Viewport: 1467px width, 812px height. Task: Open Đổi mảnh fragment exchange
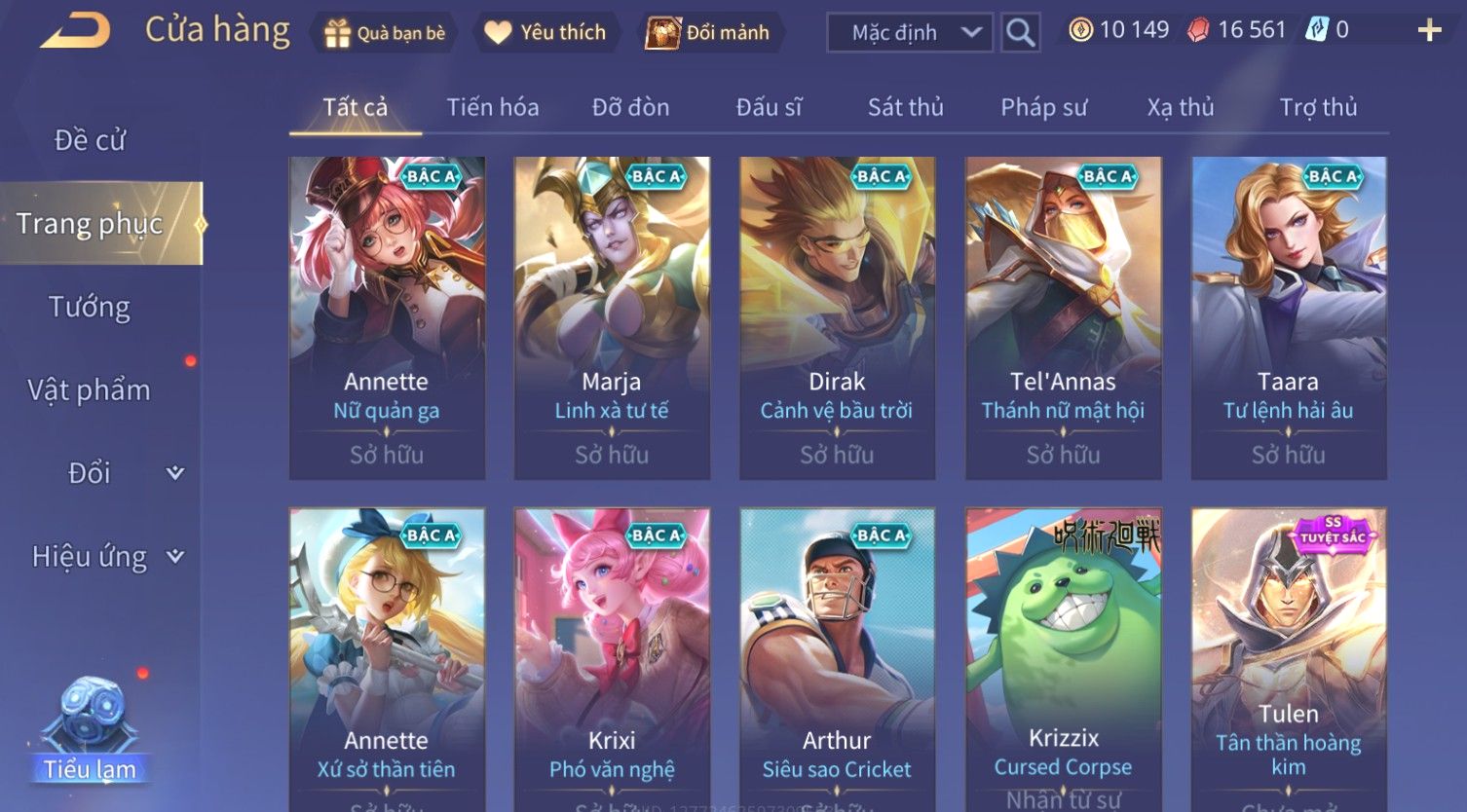point(708,33)
